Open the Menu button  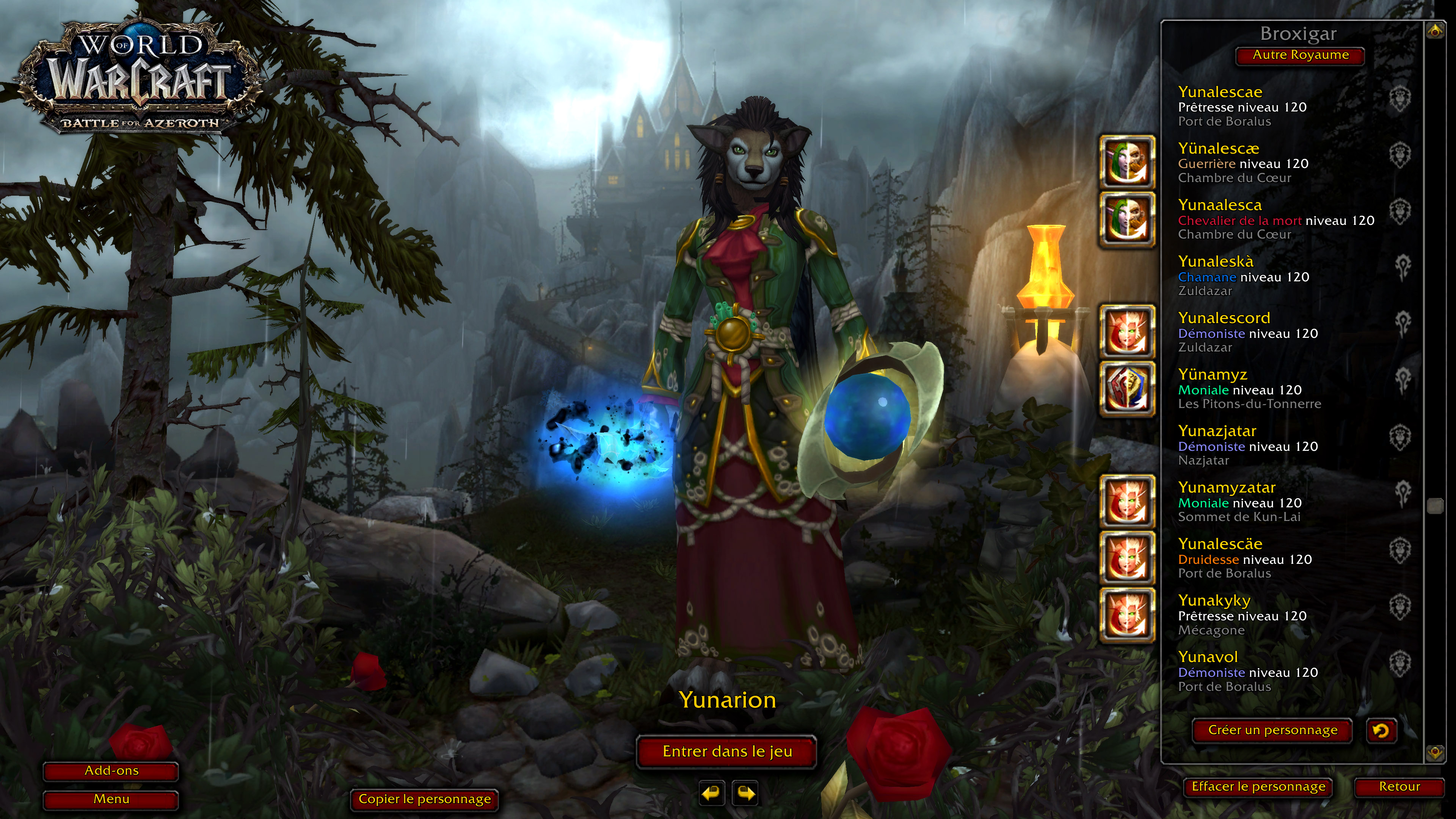111,799
